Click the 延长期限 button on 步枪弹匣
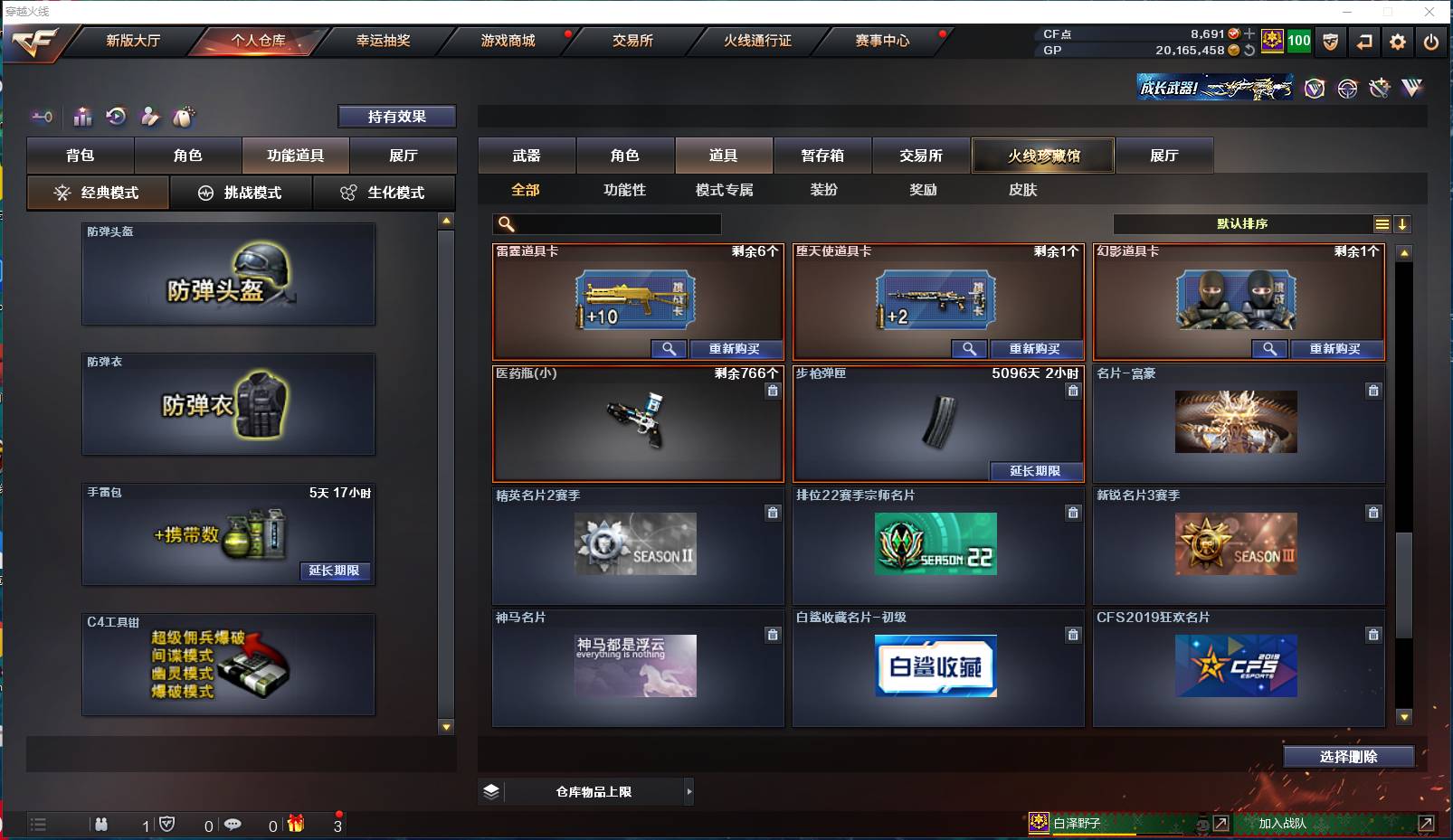The height and width of the screenshot is (840, 1453). pyautogui.click(x=1037, y=472)
